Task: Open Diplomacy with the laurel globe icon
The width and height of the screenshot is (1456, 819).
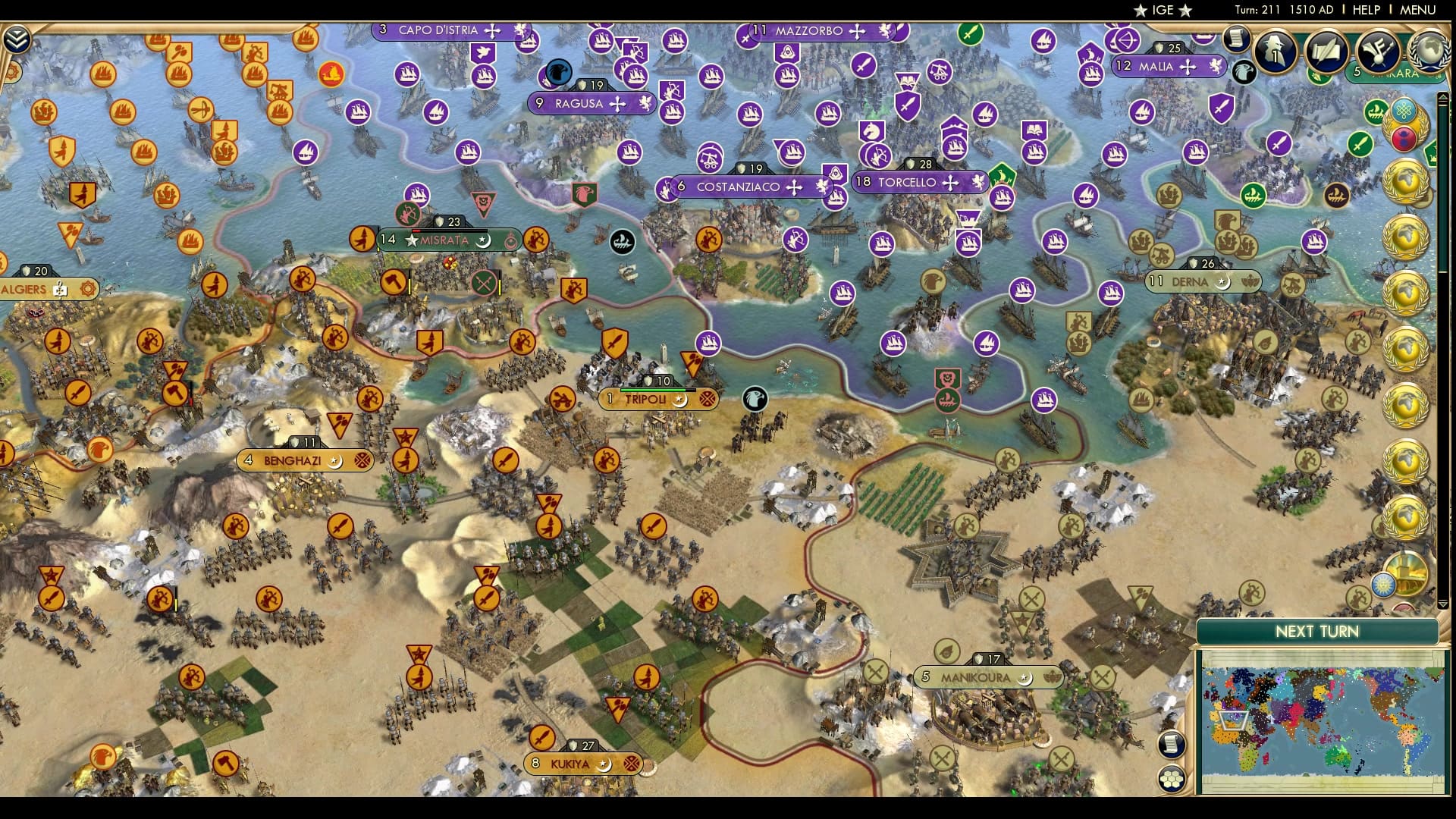Action: click(1426, 52)
